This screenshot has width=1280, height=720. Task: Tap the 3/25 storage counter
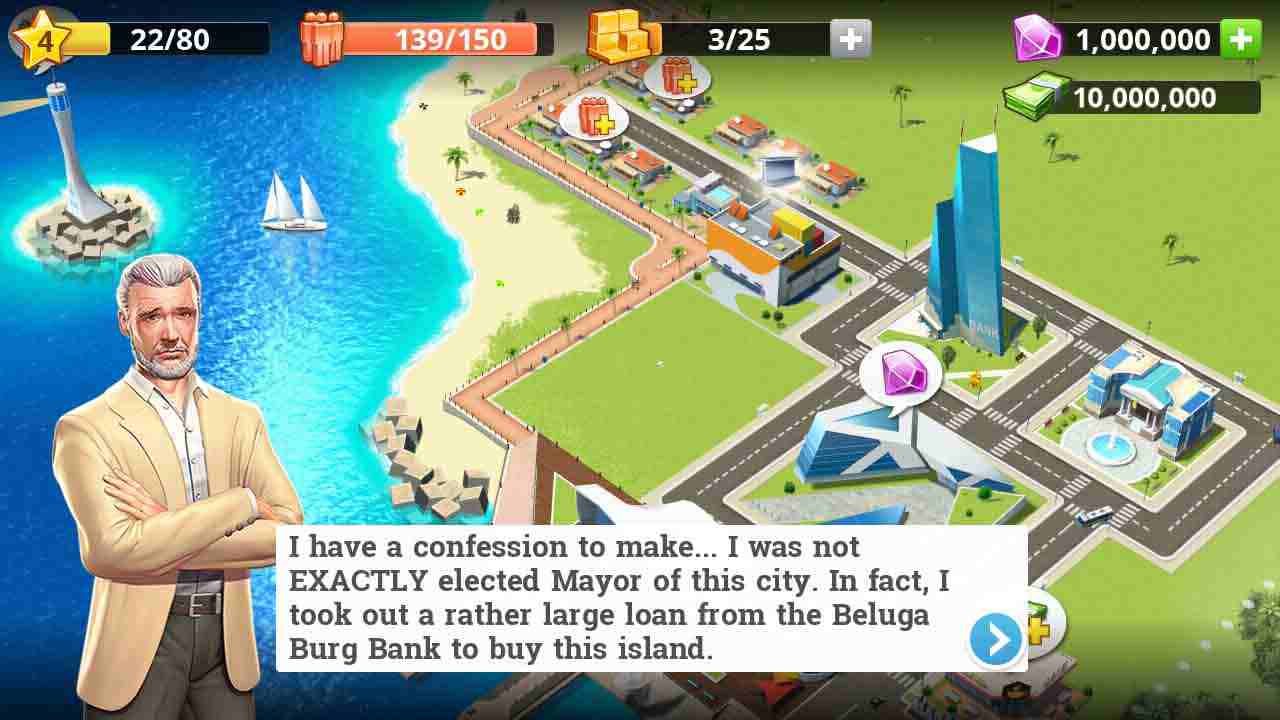tap(740, 39)
